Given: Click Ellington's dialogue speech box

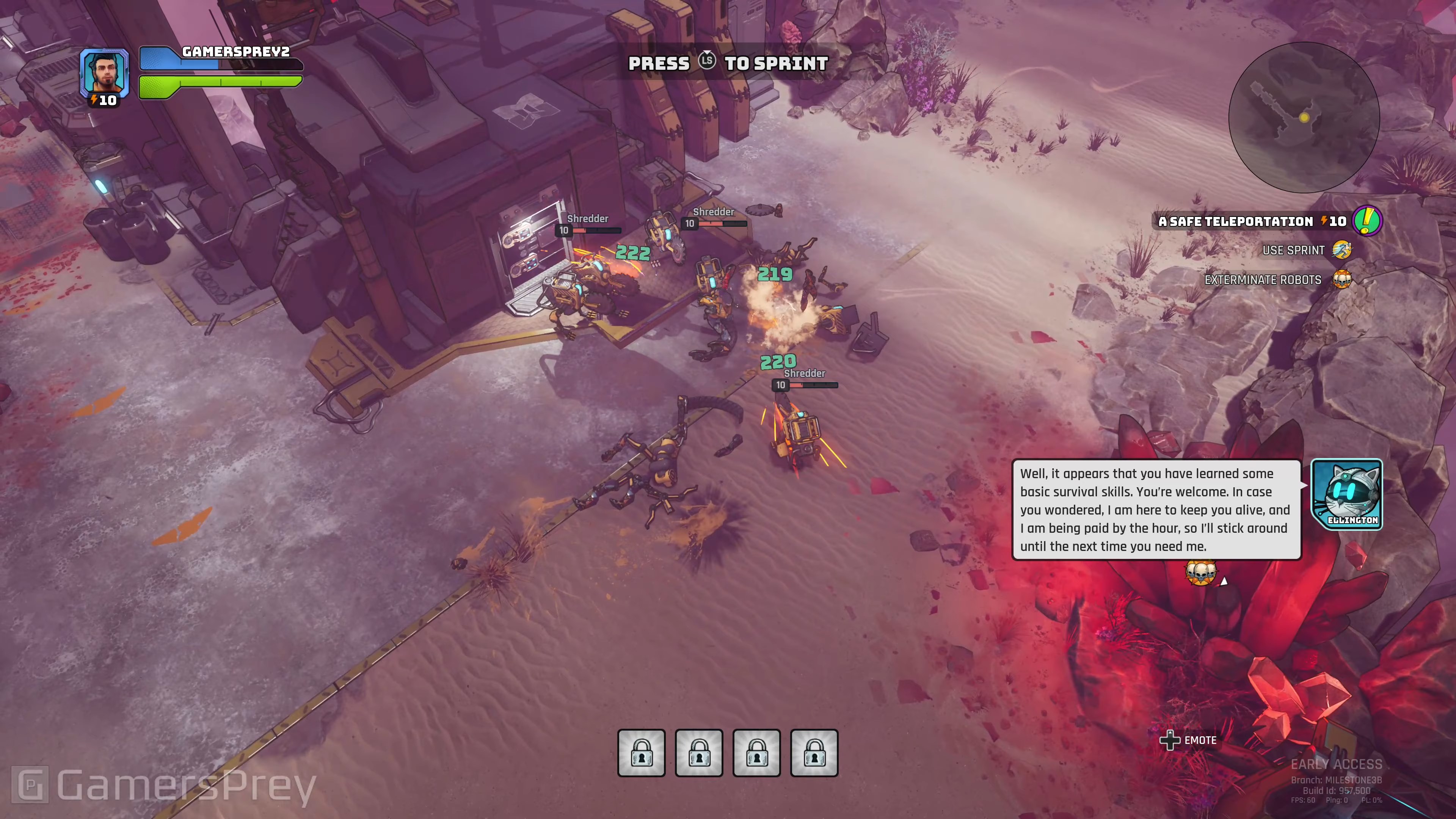Looking at the screenshot, I should (x=1156, y=509).
